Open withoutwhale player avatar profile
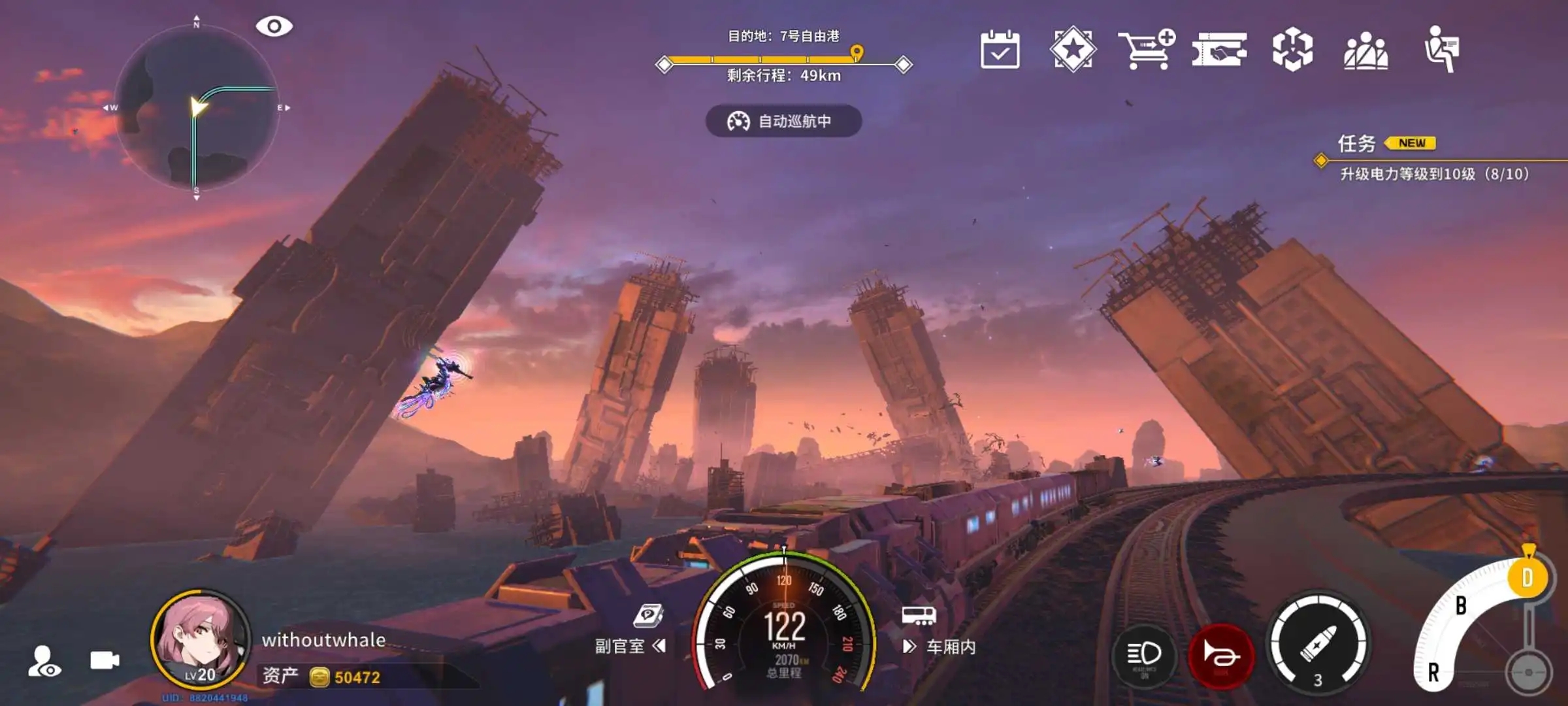 pos(200,639)
